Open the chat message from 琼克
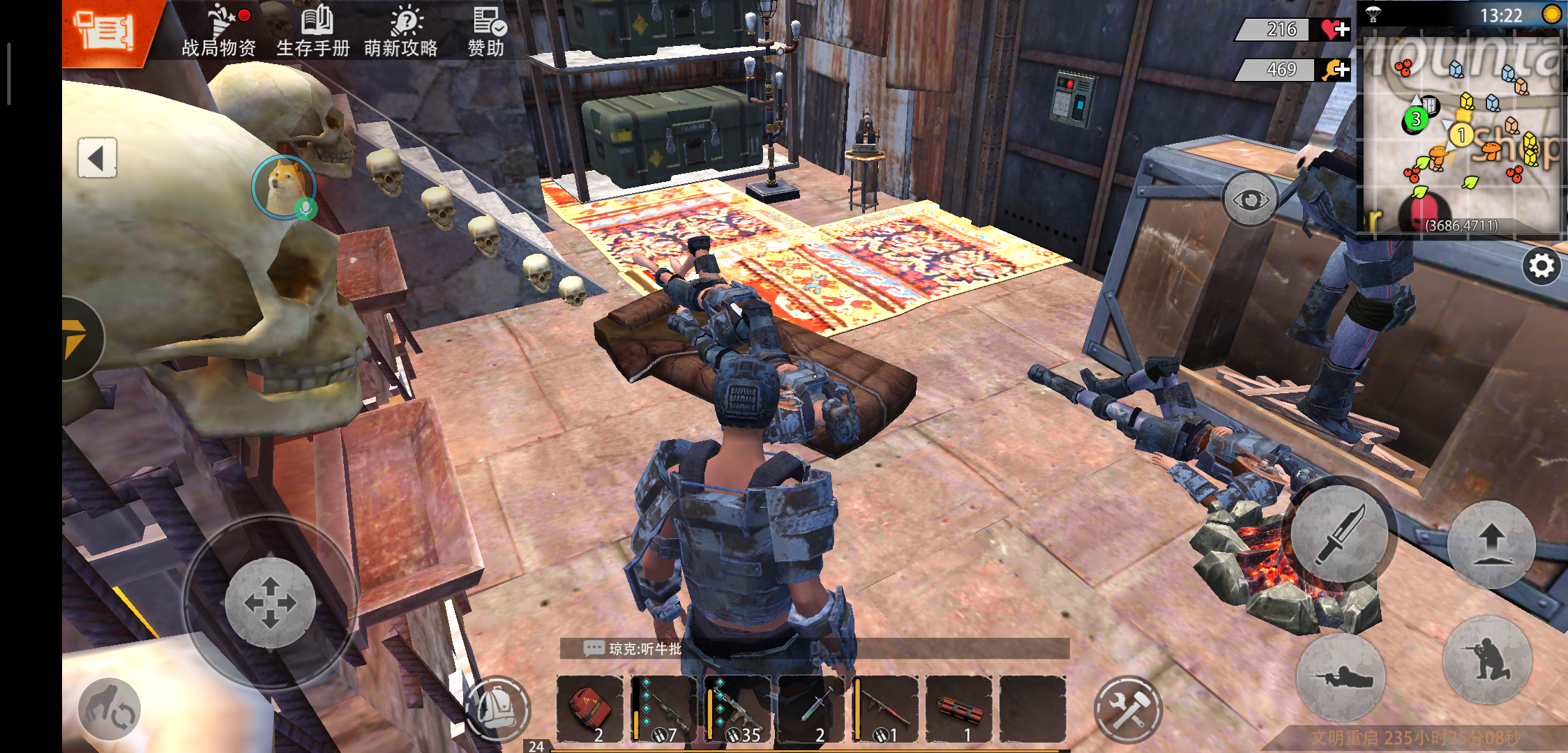 635,649
